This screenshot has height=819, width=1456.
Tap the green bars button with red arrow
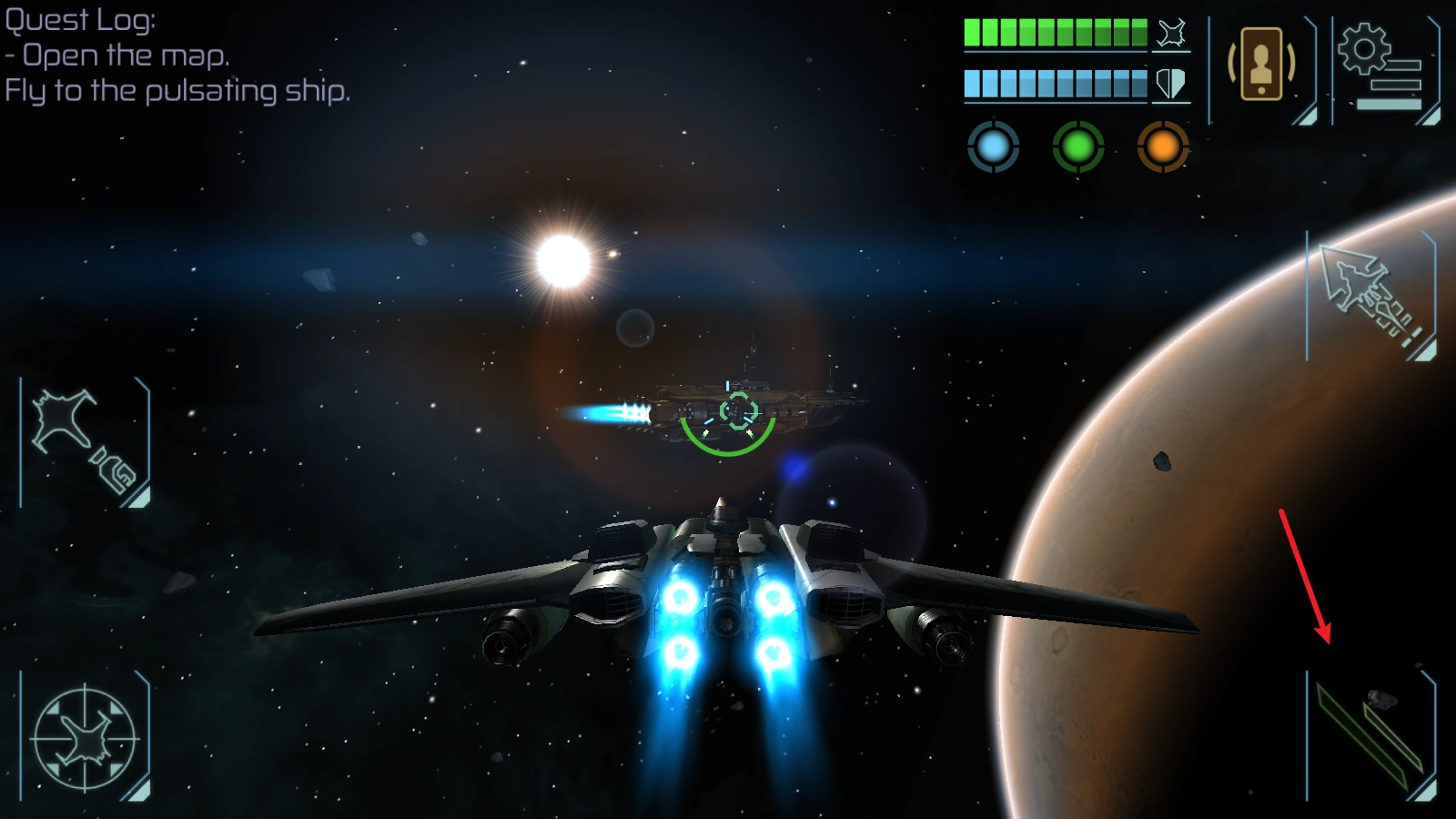(x=1370, y=737)
